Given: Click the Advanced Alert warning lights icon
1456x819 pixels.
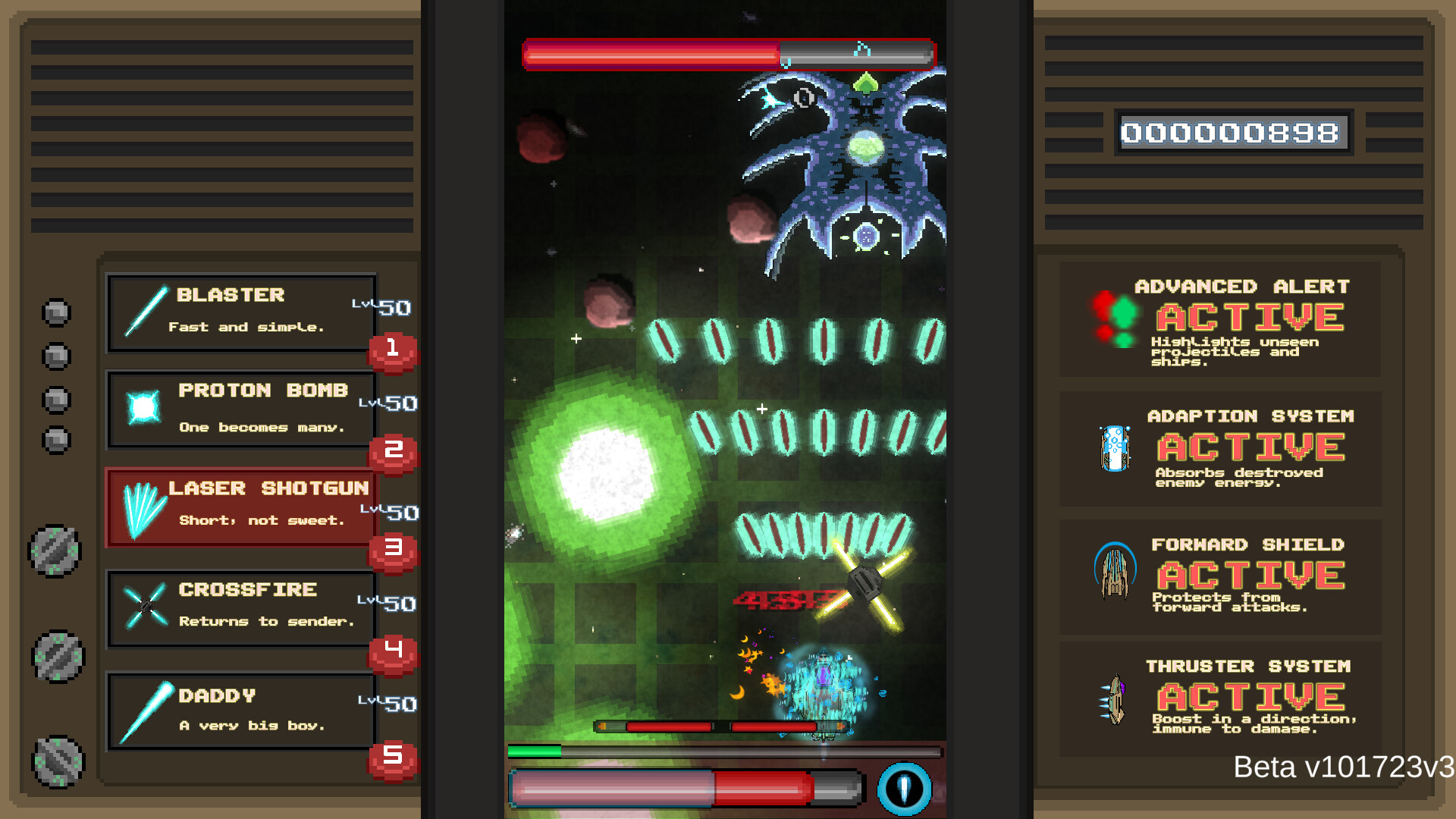Looking at the screenshot, I should 1115,318.
